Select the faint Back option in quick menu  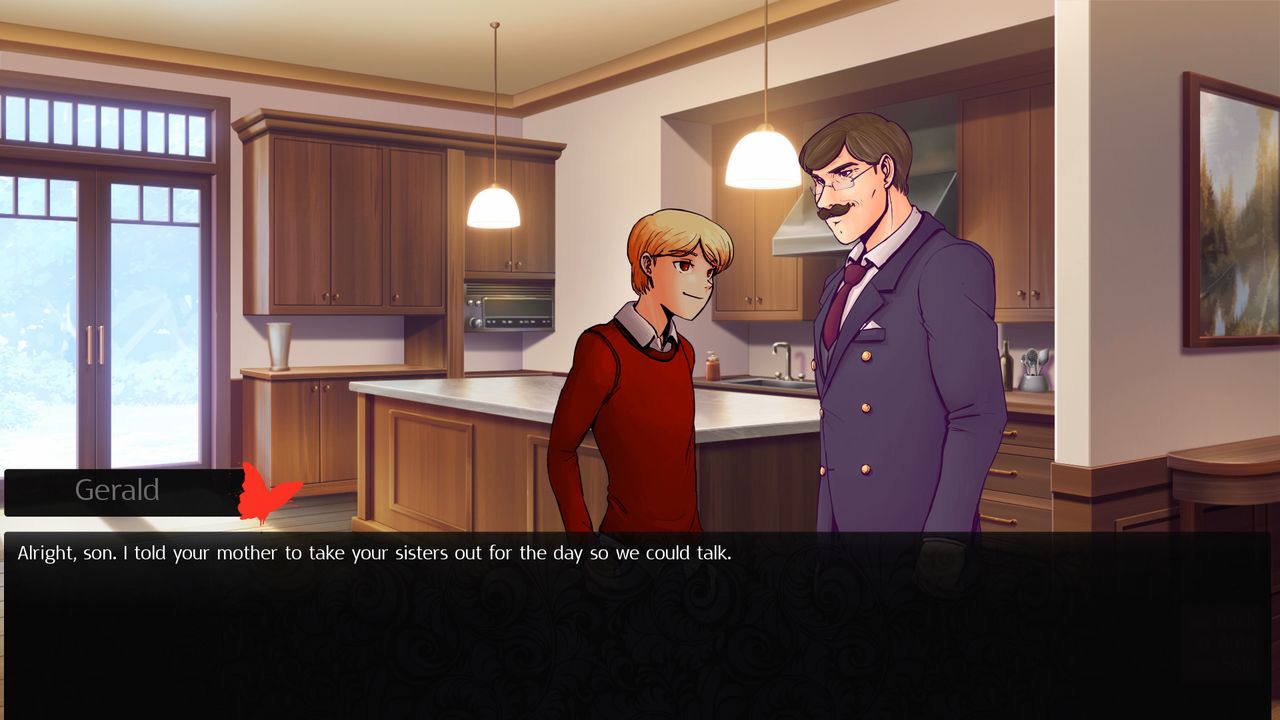[x=1228, y=620]
